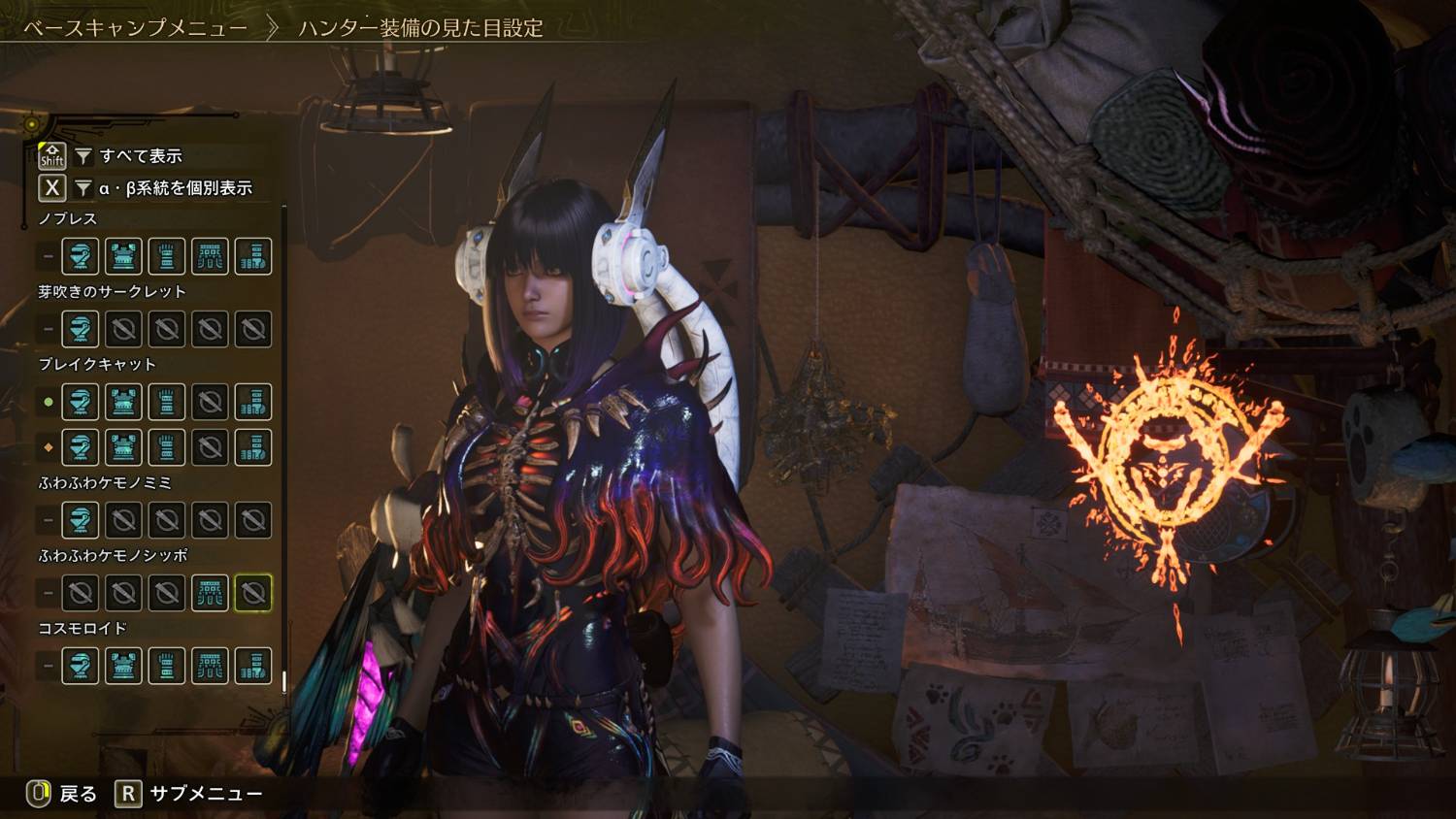Choose the コスモロイド leg armor icon
Image resolution: width=1456 pixels, height=819 pixels.
pos(253,666)
